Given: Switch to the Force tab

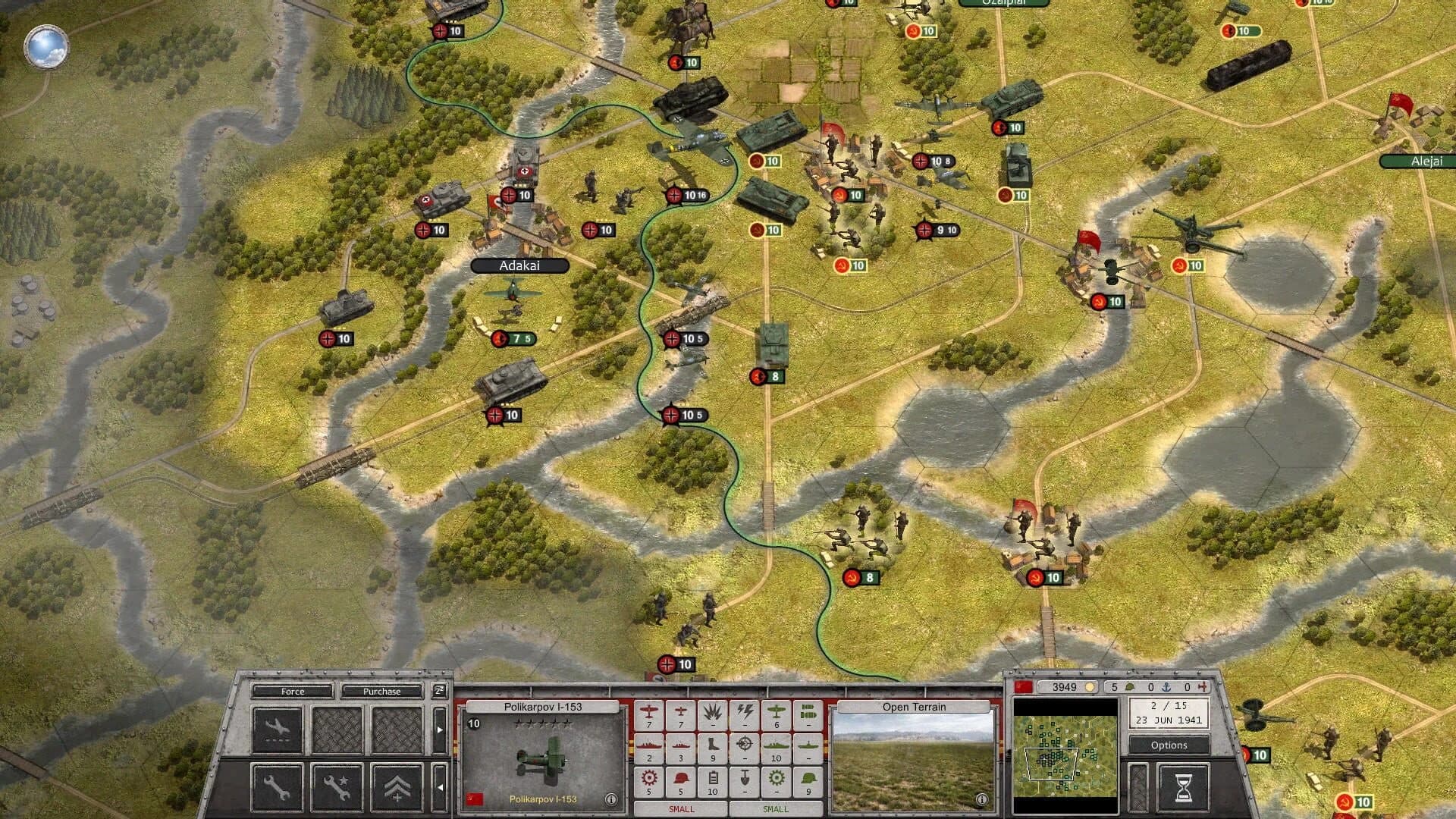Looking at the screenshot, I should [x=293, y=691].
